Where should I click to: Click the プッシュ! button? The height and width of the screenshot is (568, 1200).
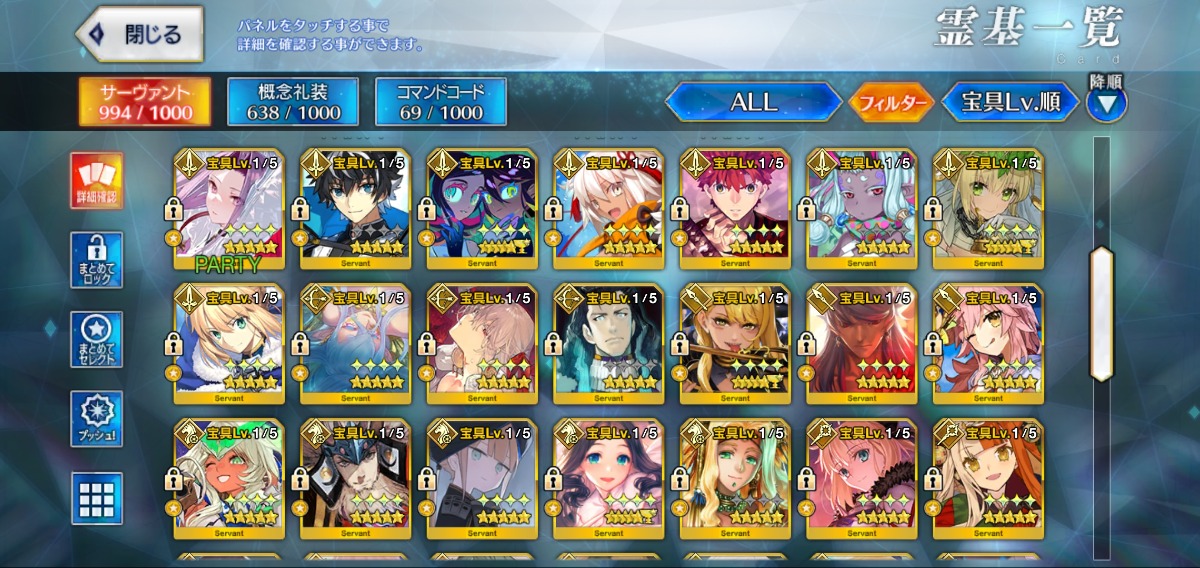point(97,419)
